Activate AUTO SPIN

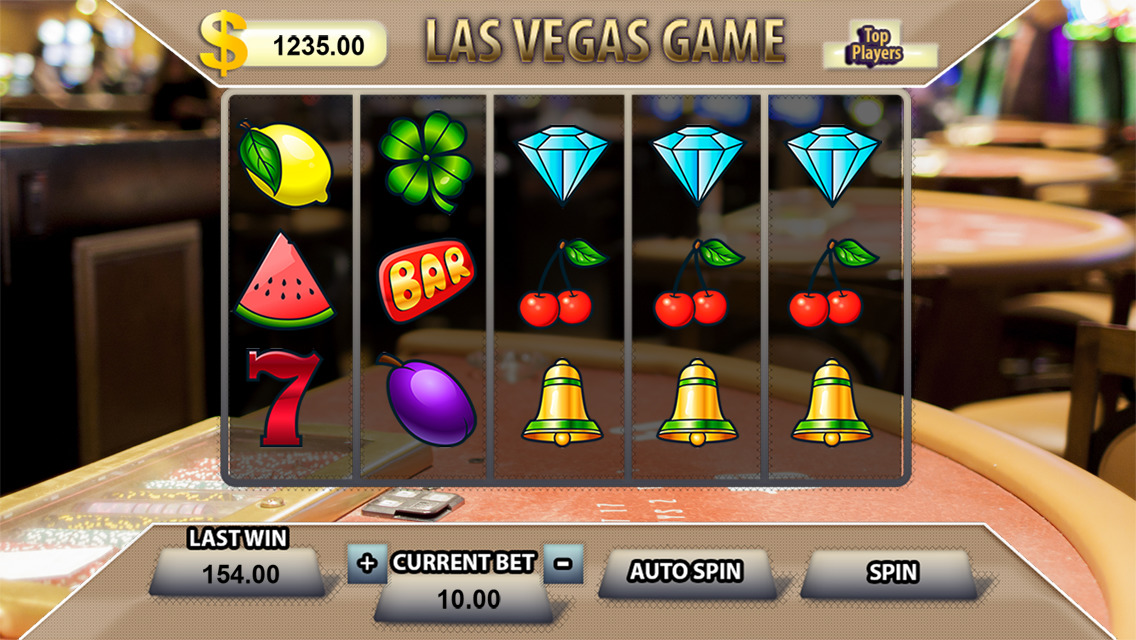[685, 573]
